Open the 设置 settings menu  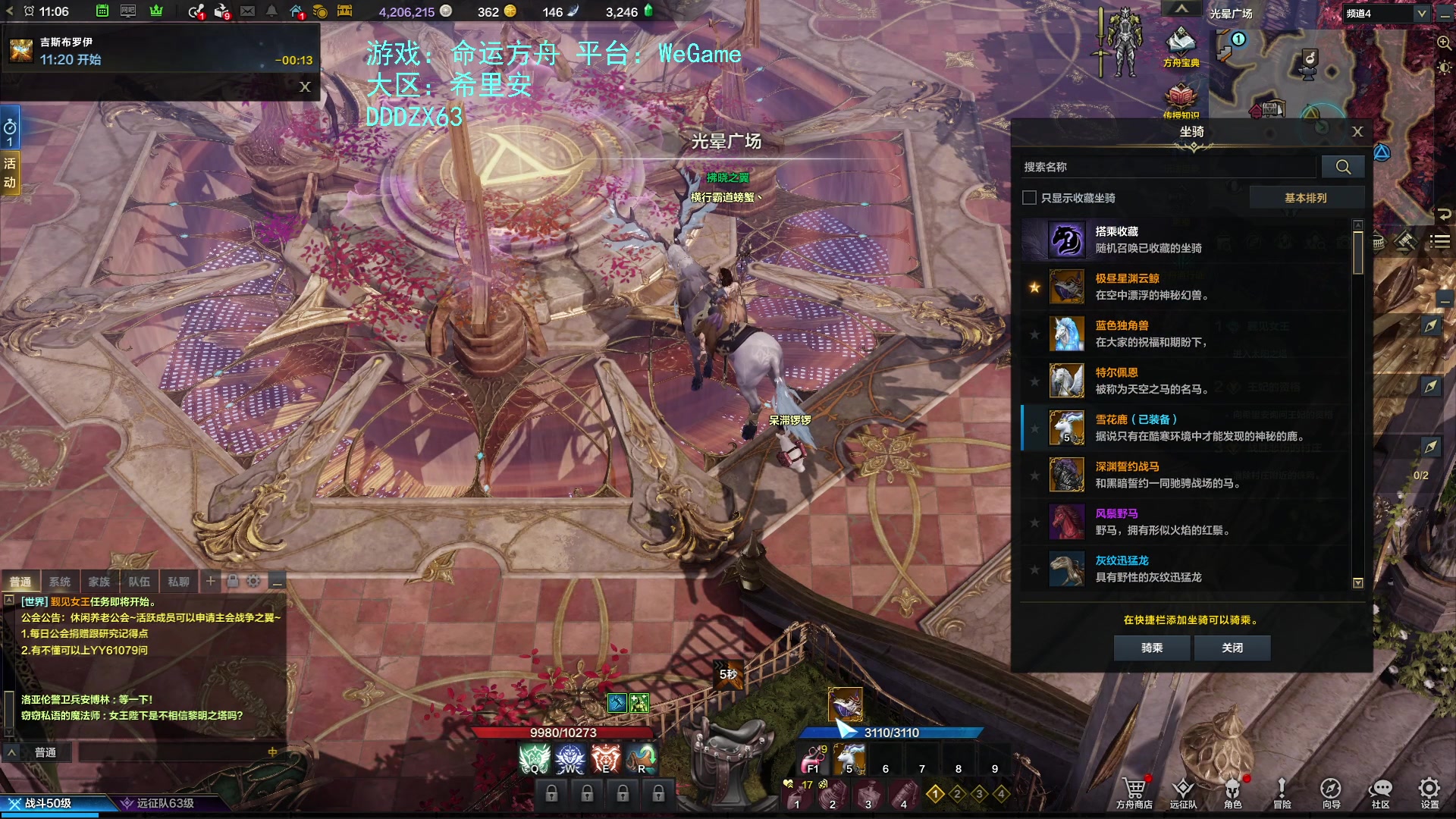(x=1429, y=792)
